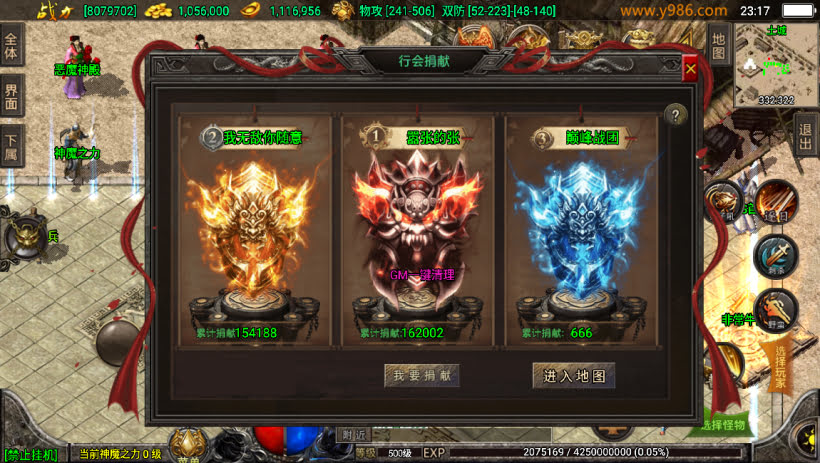Click the 退出 exit button
Viewport: 820px width, 463px height.
[x=806, y=137]
